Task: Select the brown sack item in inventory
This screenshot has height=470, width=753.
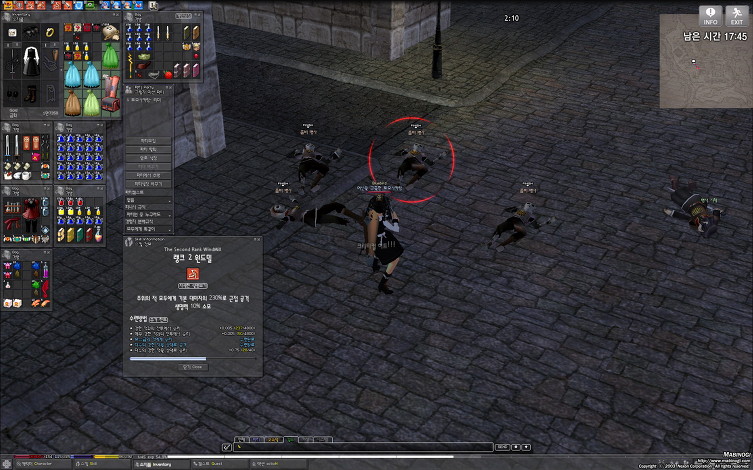Action: pos(73,102)
